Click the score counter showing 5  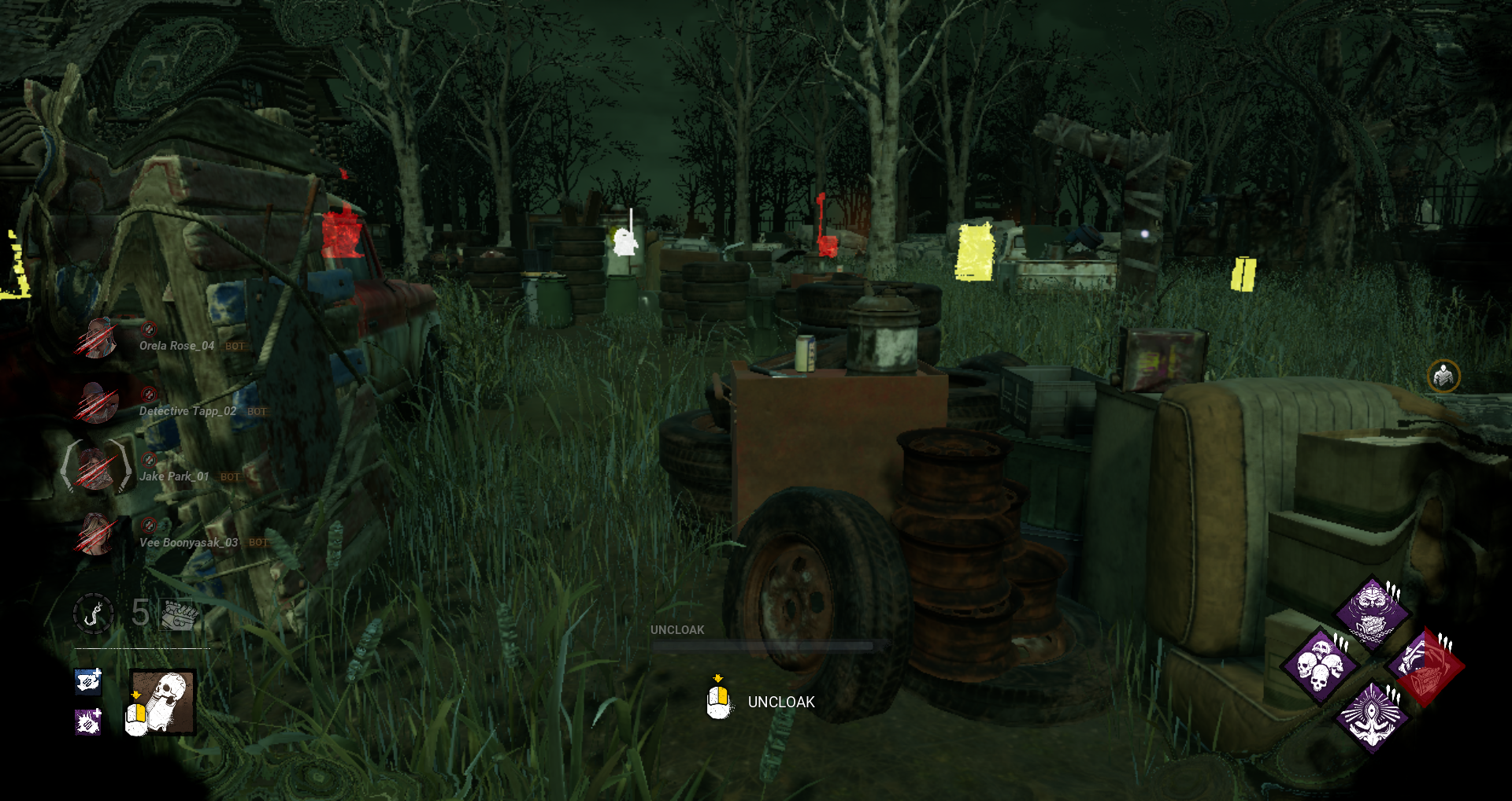[140, 614]
